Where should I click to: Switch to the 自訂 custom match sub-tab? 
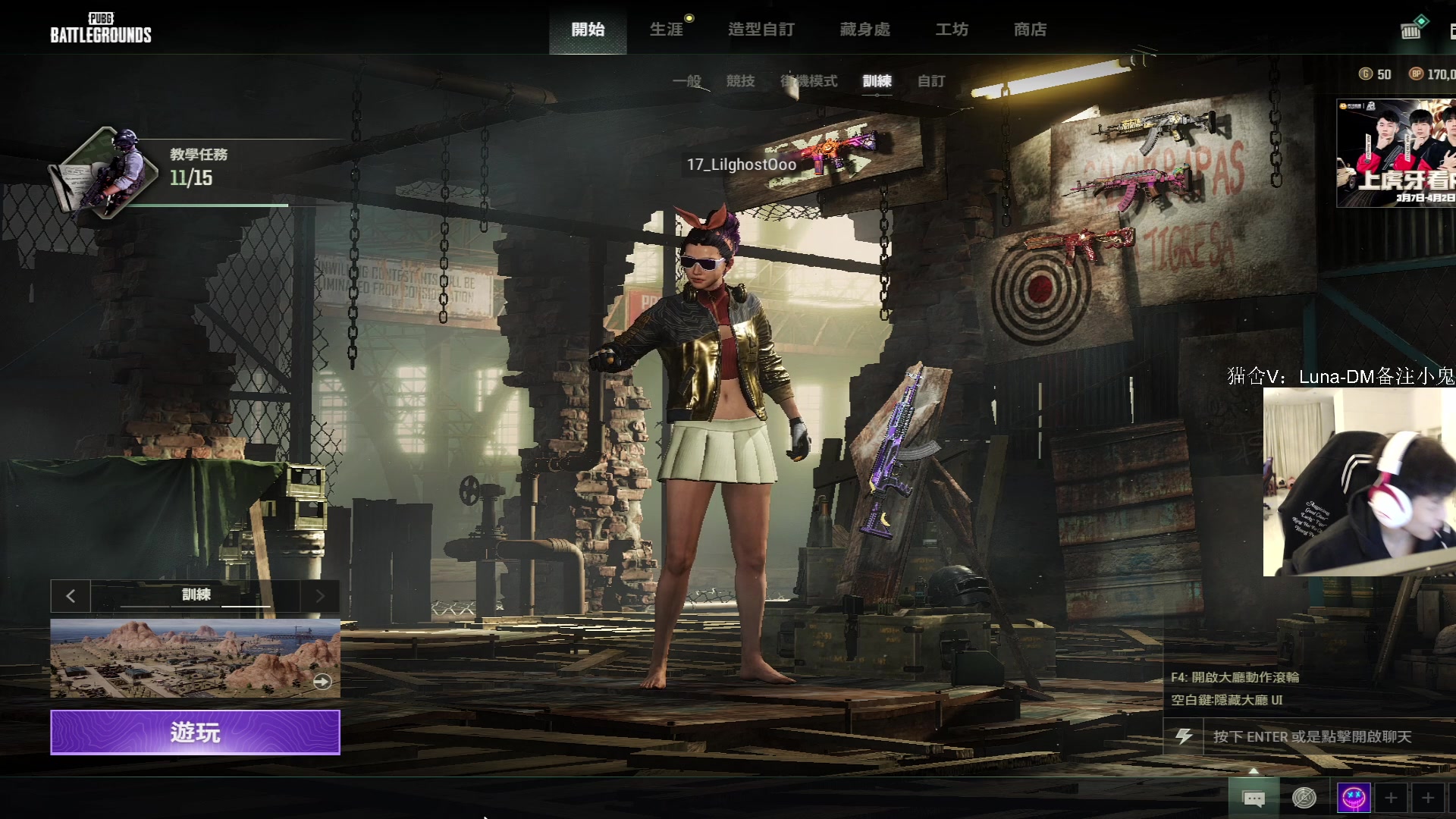(931, 81)
